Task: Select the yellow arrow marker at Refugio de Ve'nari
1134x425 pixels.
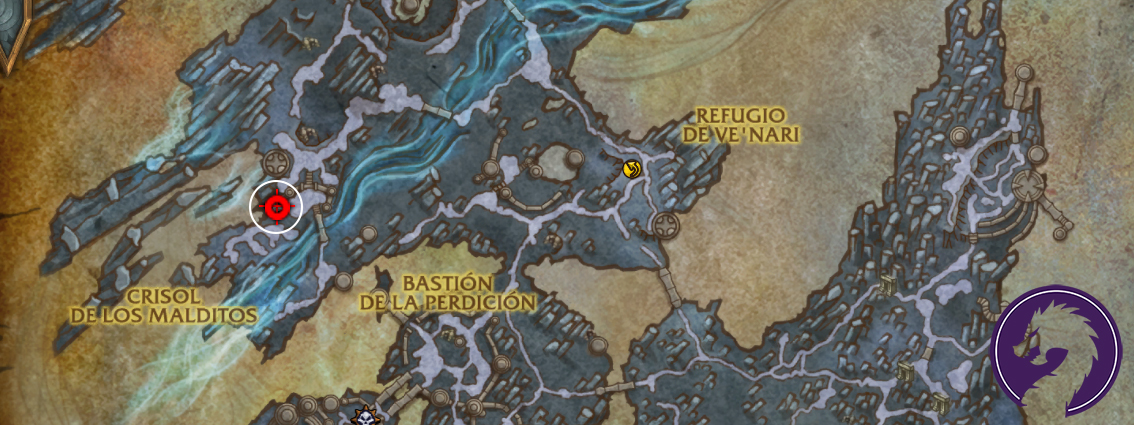Action: 631,169
